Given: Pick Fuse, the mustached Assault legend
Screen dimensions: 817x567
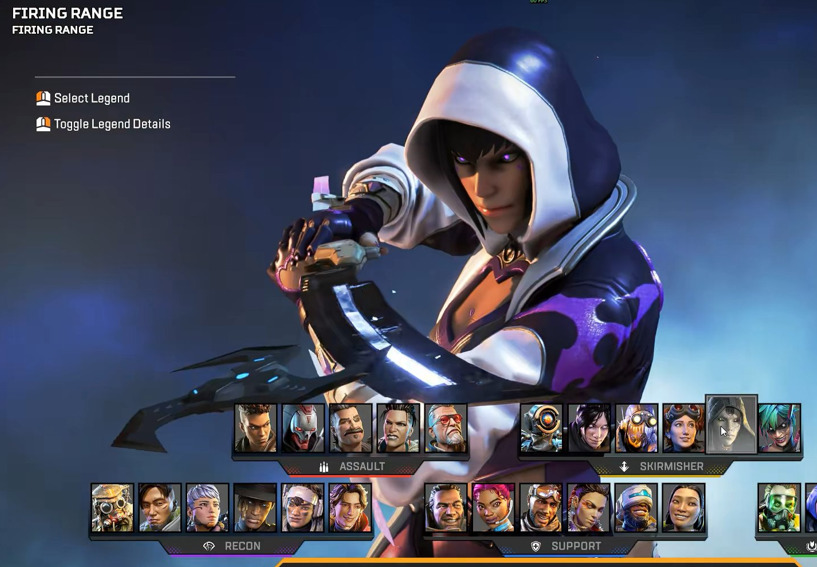Looking at the screenshot, I should 350,428.
